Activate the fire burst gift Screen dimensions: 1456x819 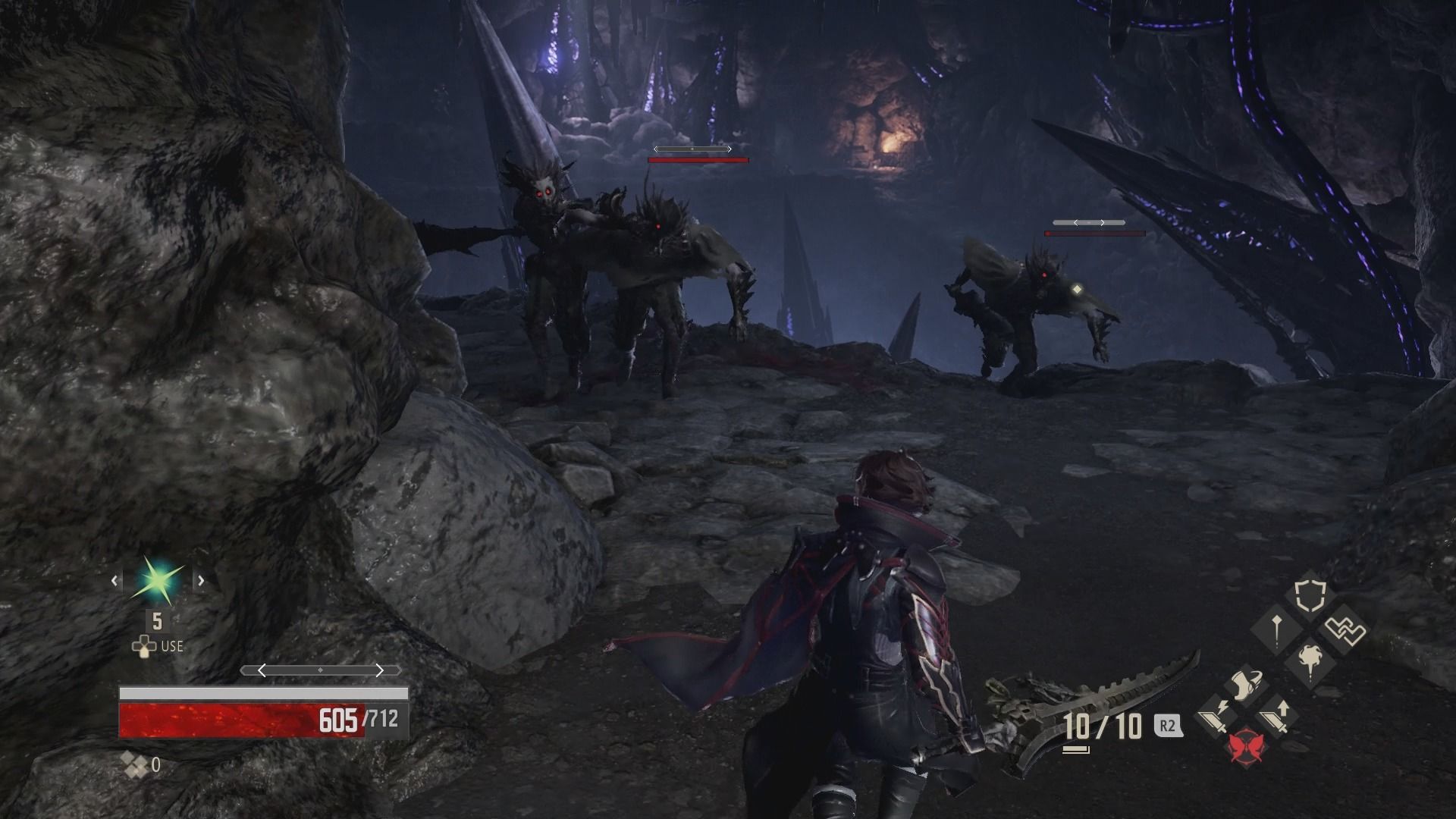pyautogui.click(x=1310, y=661)
